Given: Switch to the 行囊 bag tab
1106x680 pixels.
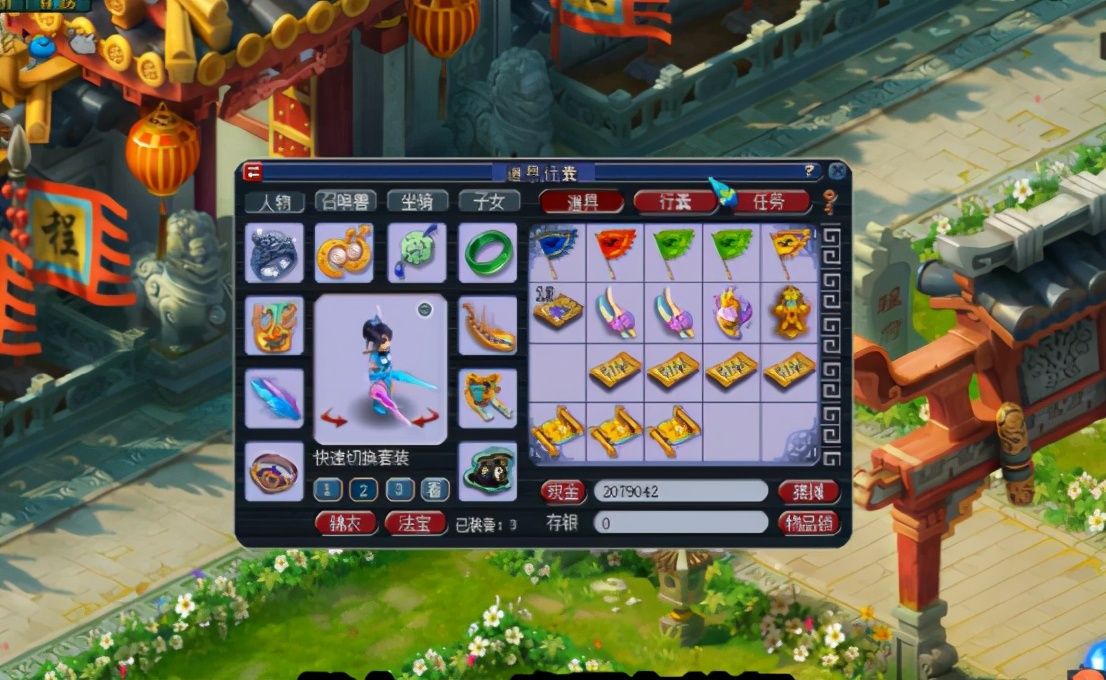Looking at the screenshot, I should pyautogui.click(x=675, y=201).
